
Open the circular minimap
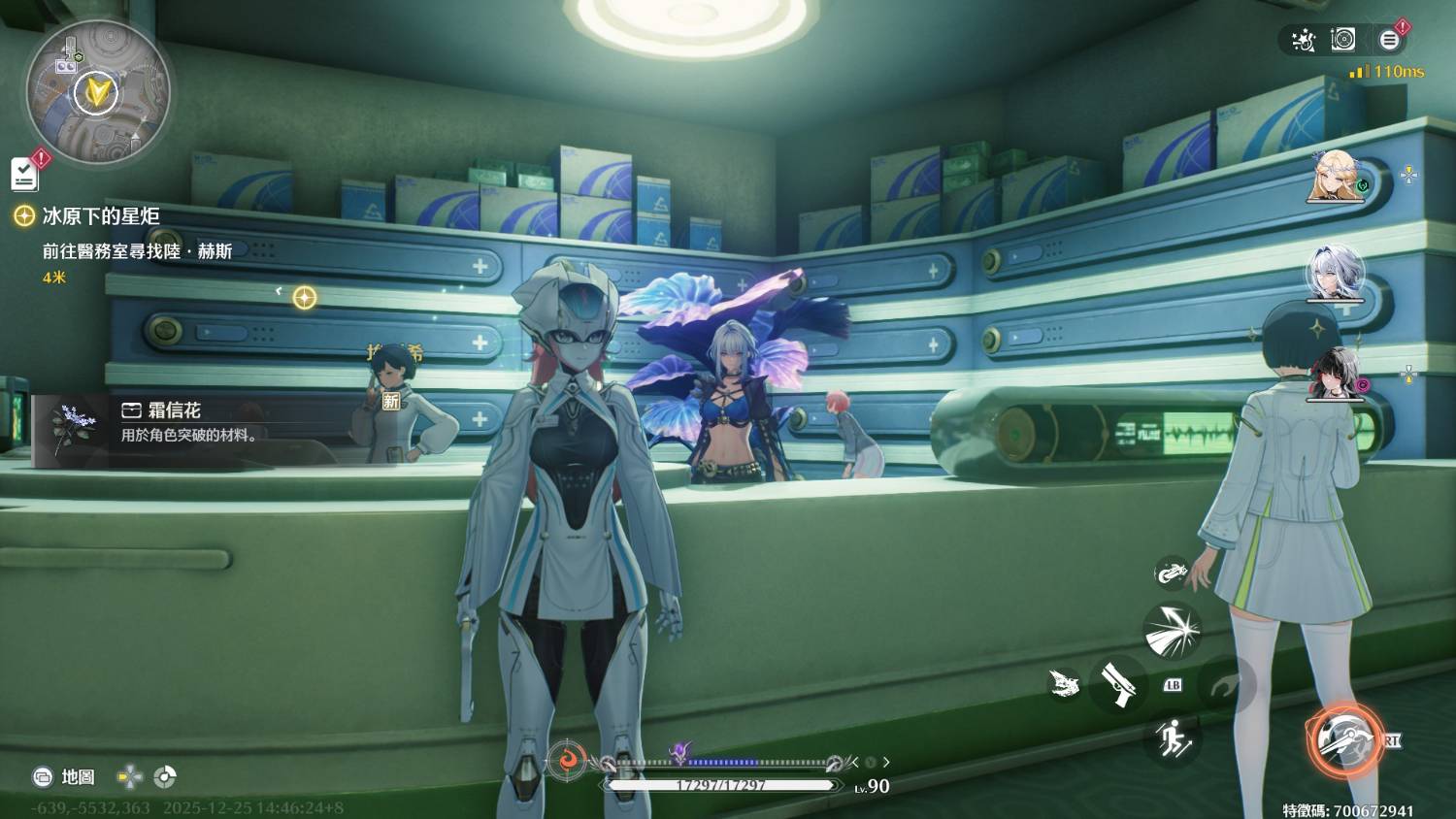click(x=97, y=94)
